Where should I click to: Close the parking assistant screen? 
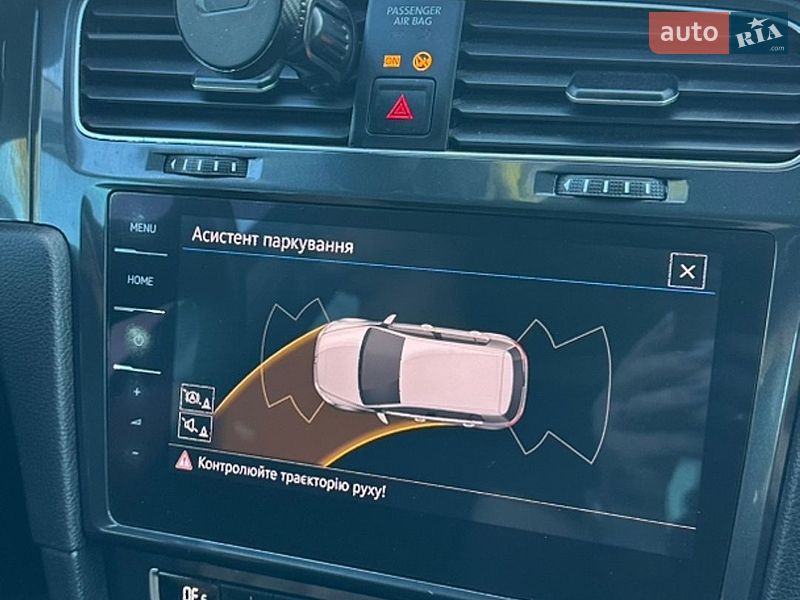pos(687,271)
